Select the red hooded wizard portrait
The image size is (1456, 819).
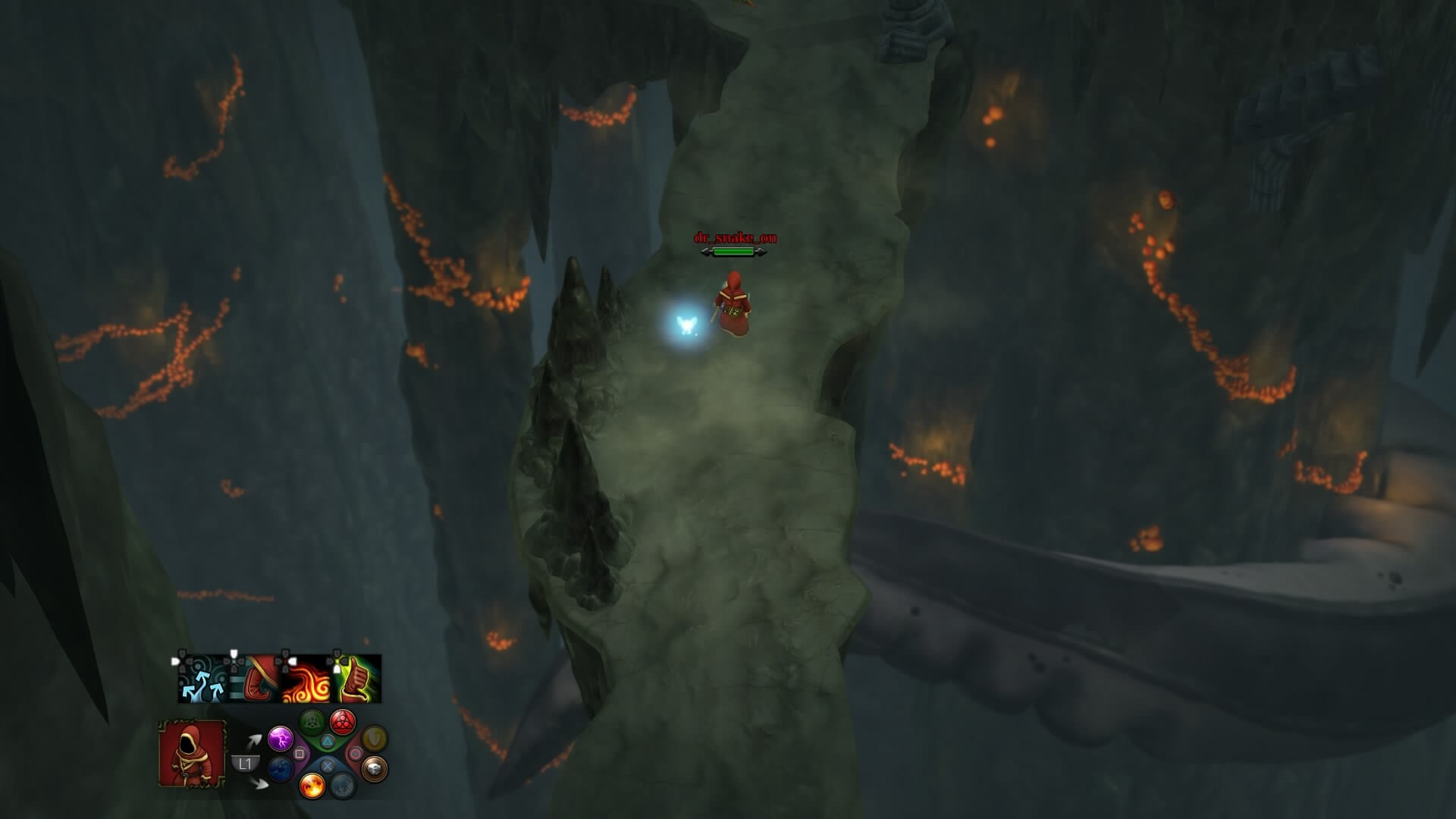pyautogui.click(x=192, y=753)
